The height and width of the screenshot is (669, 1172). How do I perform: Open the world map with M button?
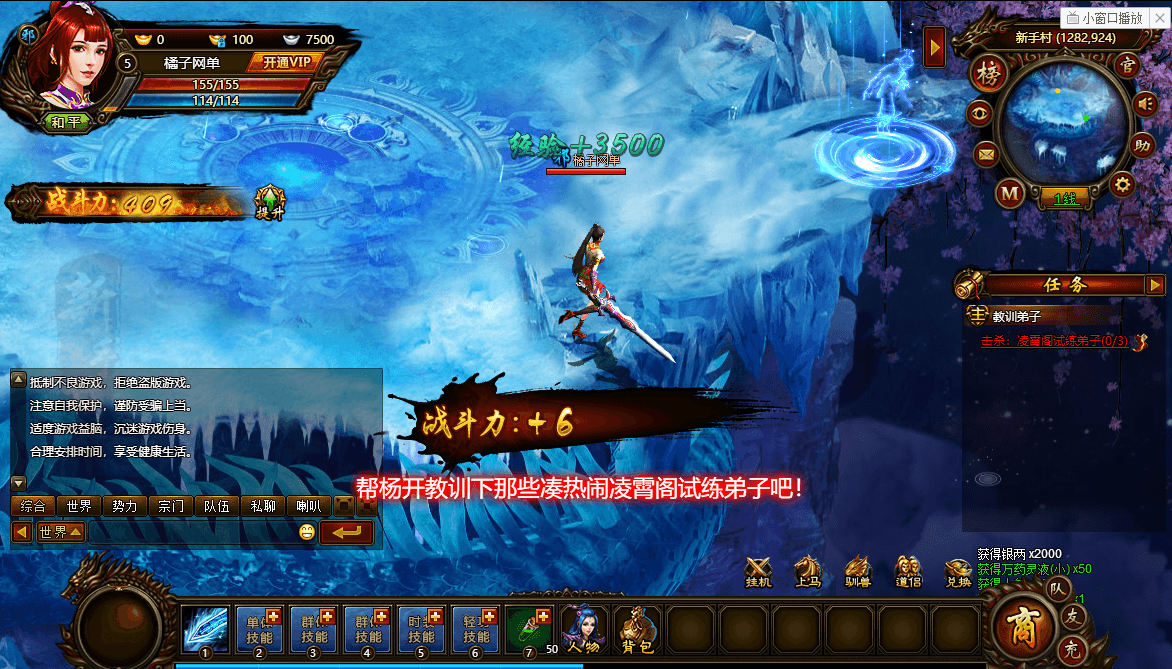pos(1011,194)
